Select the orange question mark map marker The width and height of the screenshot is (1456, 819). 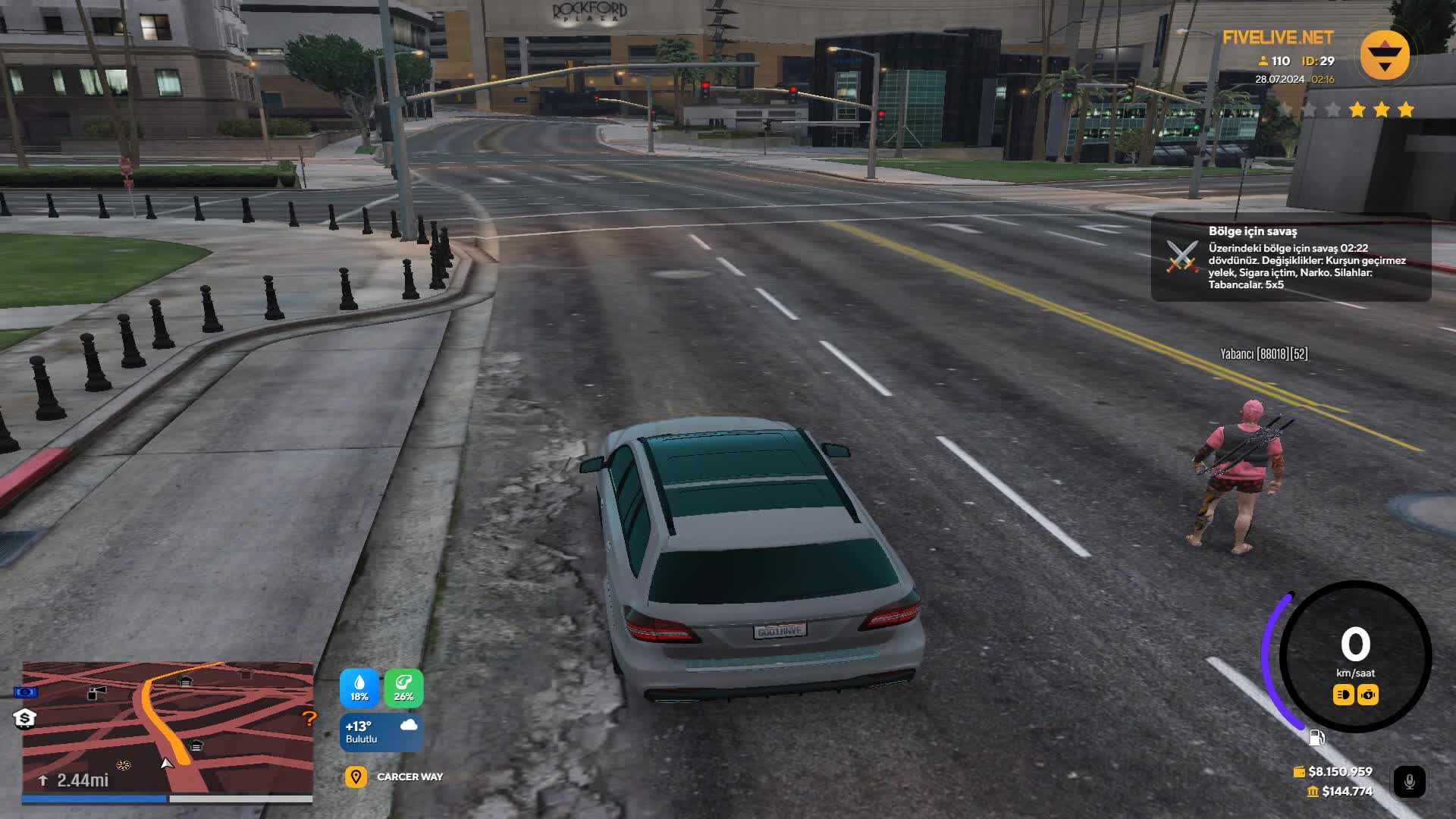(309, 718)
